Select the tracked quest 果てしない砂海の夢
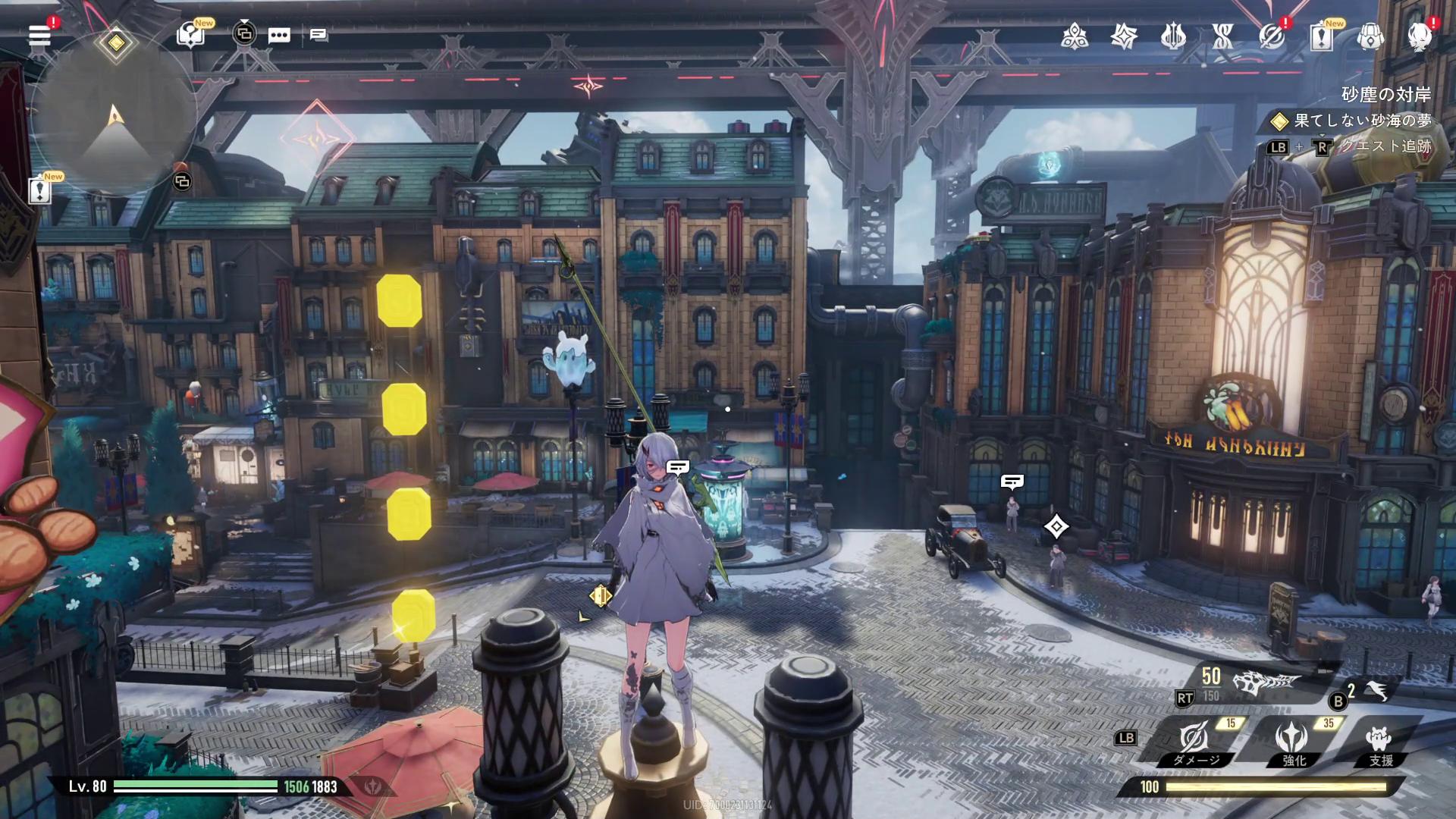 click(1361, 121)
